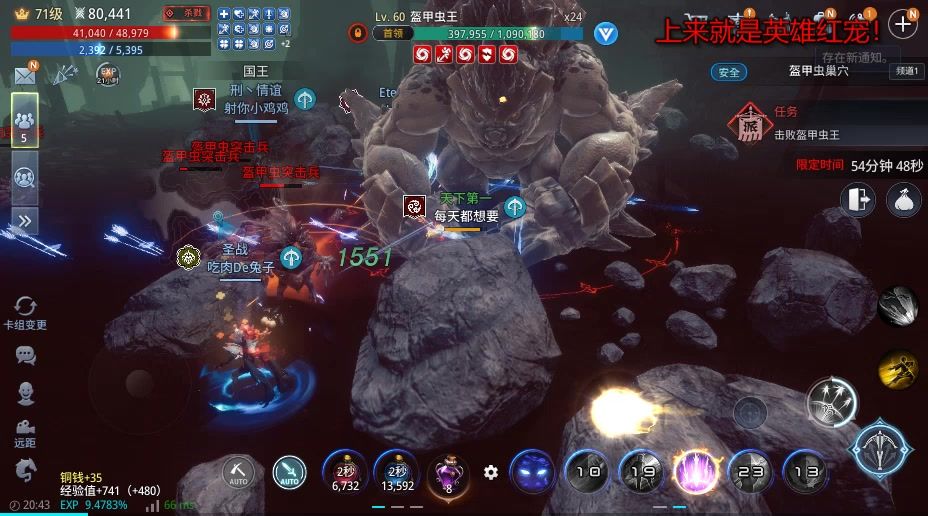Viewport: 928px width, 516px height.
Task: Select the 频道1 channel button
Action: 907,72
